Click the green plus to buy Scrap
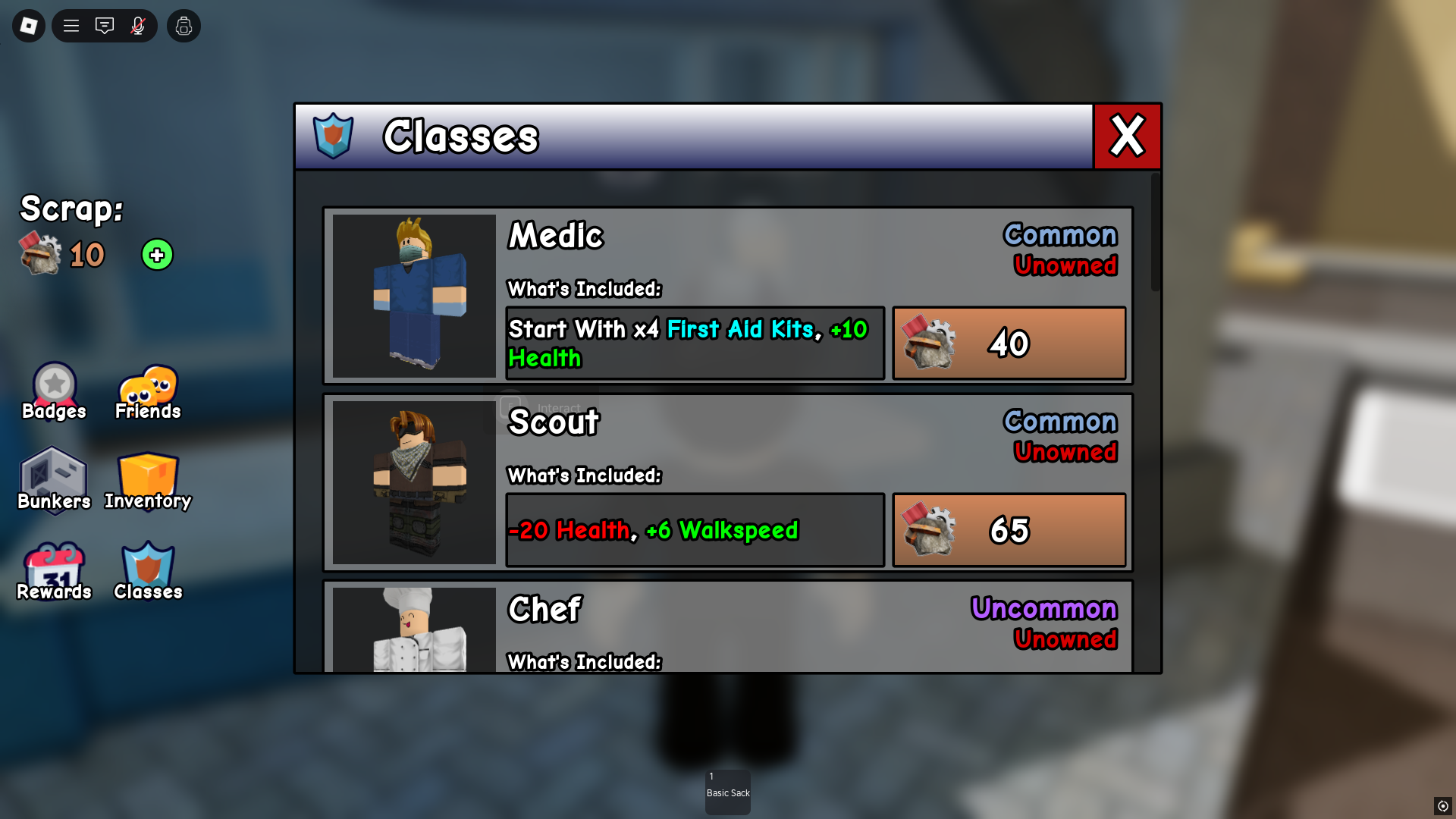This screenshot has height=819, width=1456. (x=156, y=255)
